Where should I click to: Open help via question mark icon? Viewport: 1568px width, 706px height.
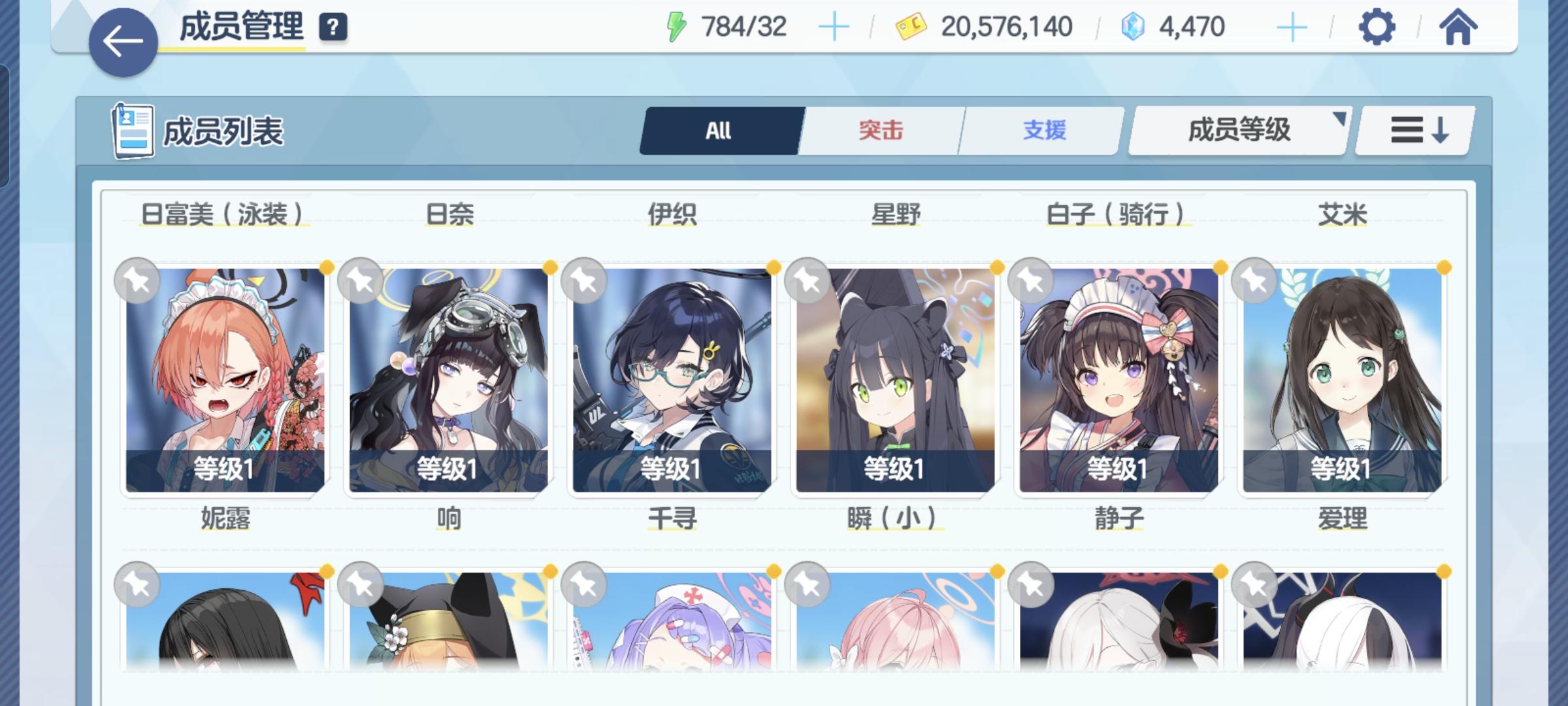tap(333, 27)
